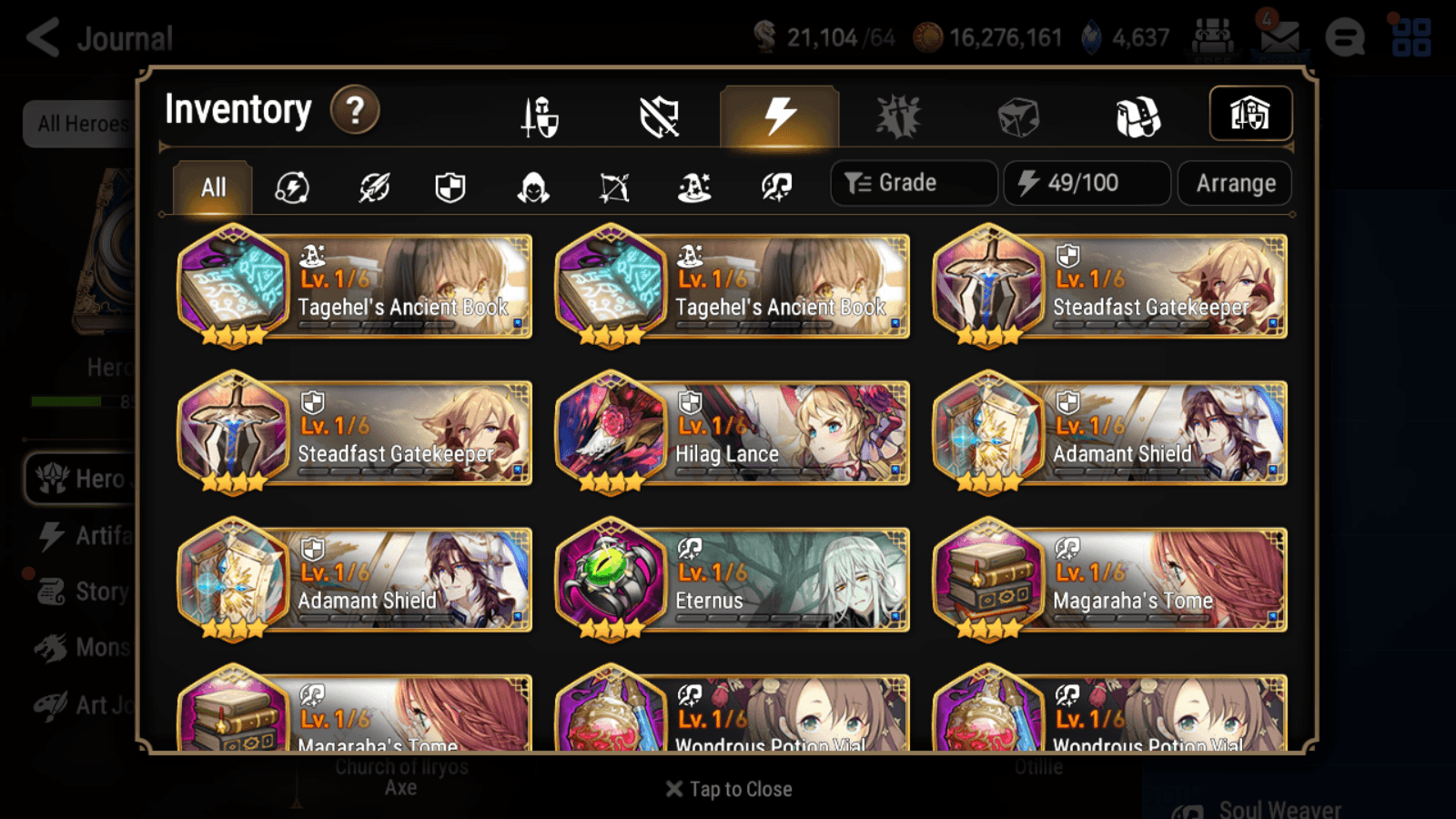
Task: Filter artifacts by the Mage class icon
Action: pyautogui.click(x=694, y=187)
